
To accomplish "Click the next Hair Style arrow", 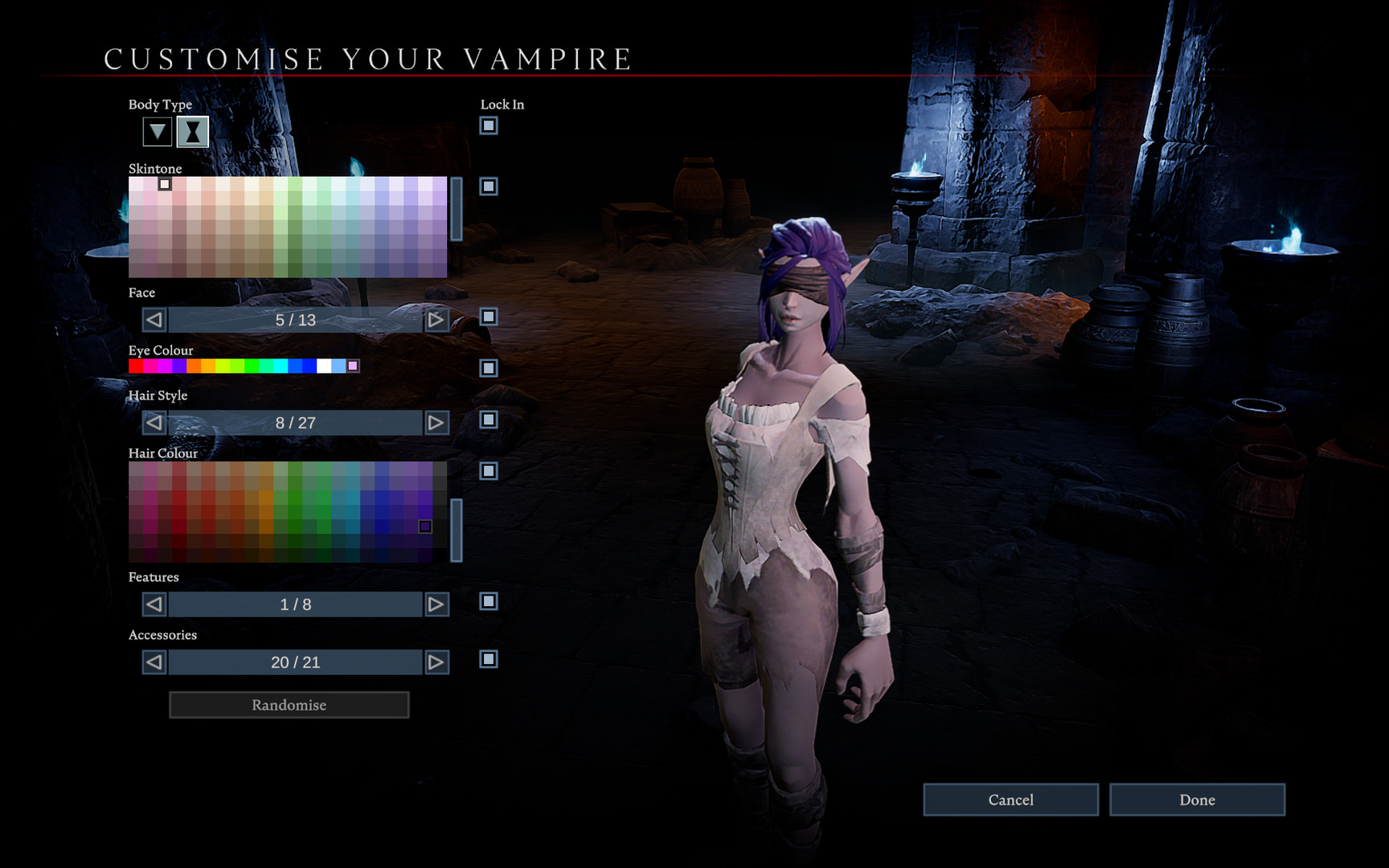I will (x=436, y=422).
